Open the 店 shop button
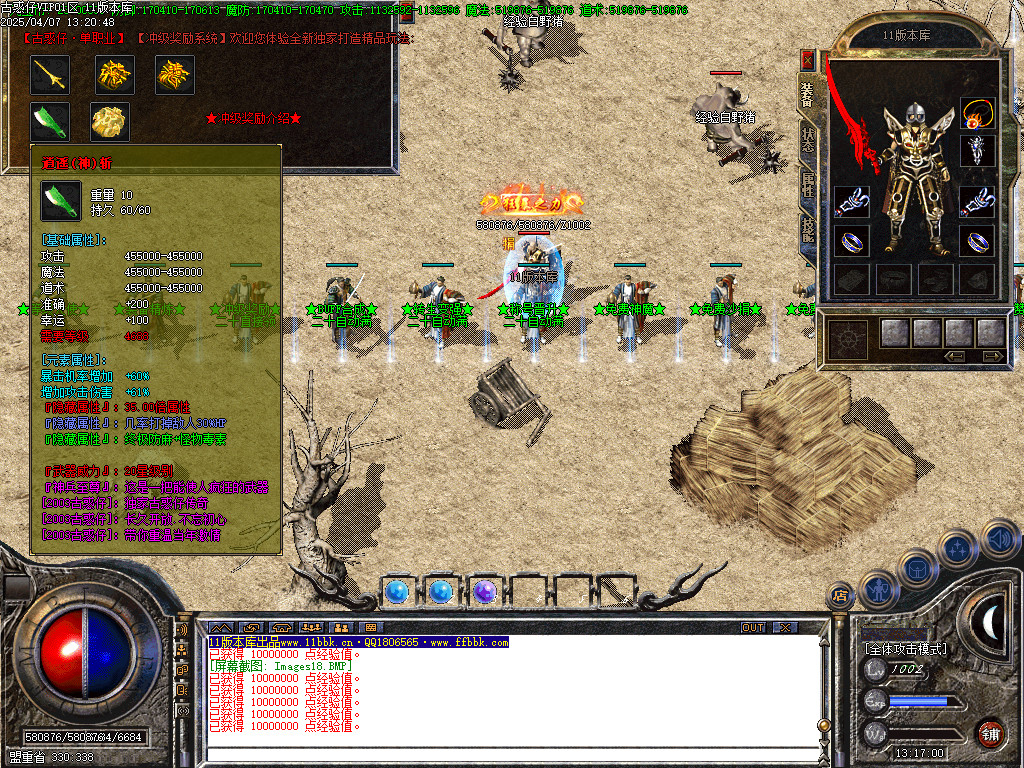 click(841, 597)
